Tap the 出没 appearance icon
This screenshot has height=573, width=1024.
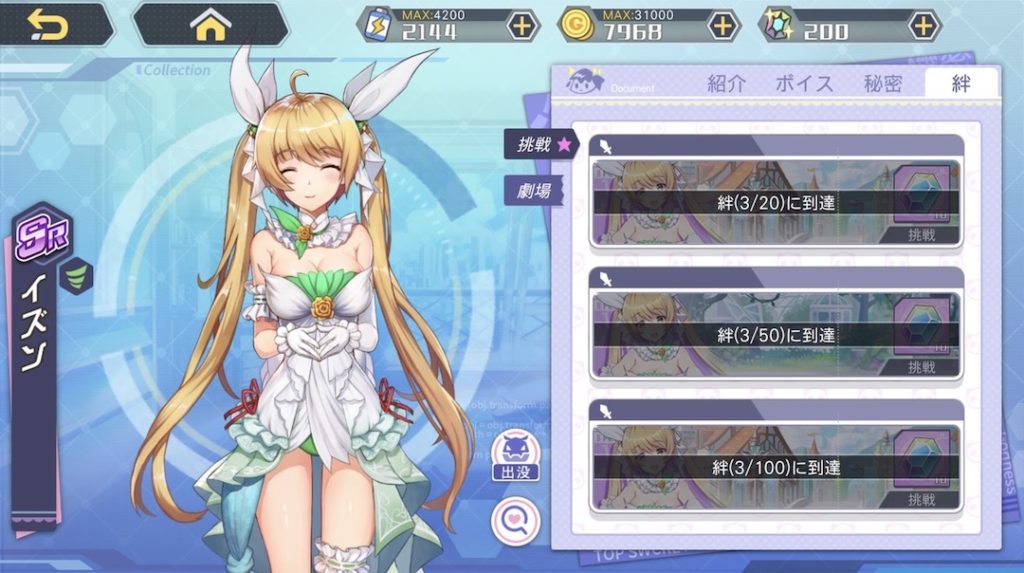515,457
